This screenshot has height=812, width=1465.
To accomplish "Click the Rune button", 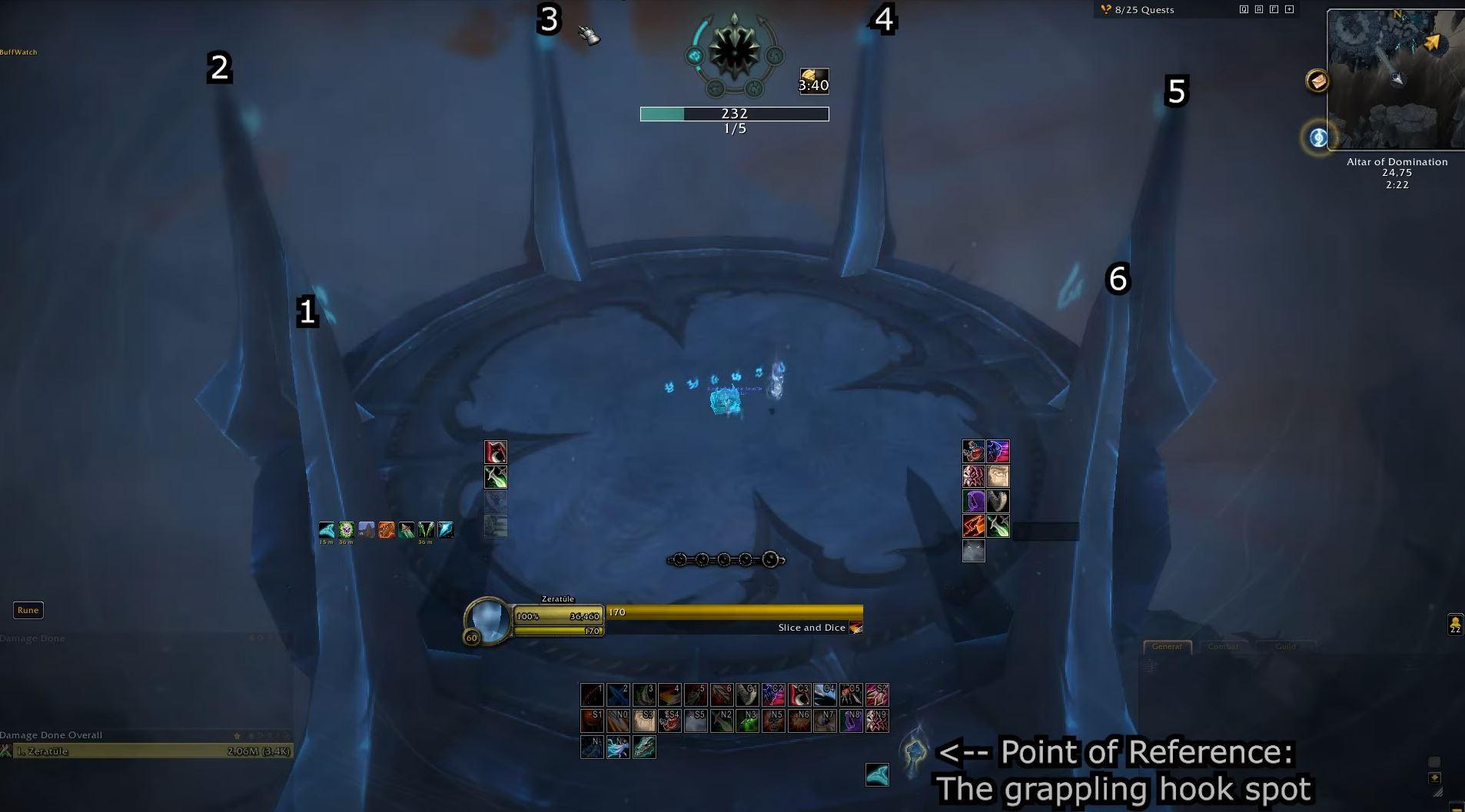I will click(28, 610).
